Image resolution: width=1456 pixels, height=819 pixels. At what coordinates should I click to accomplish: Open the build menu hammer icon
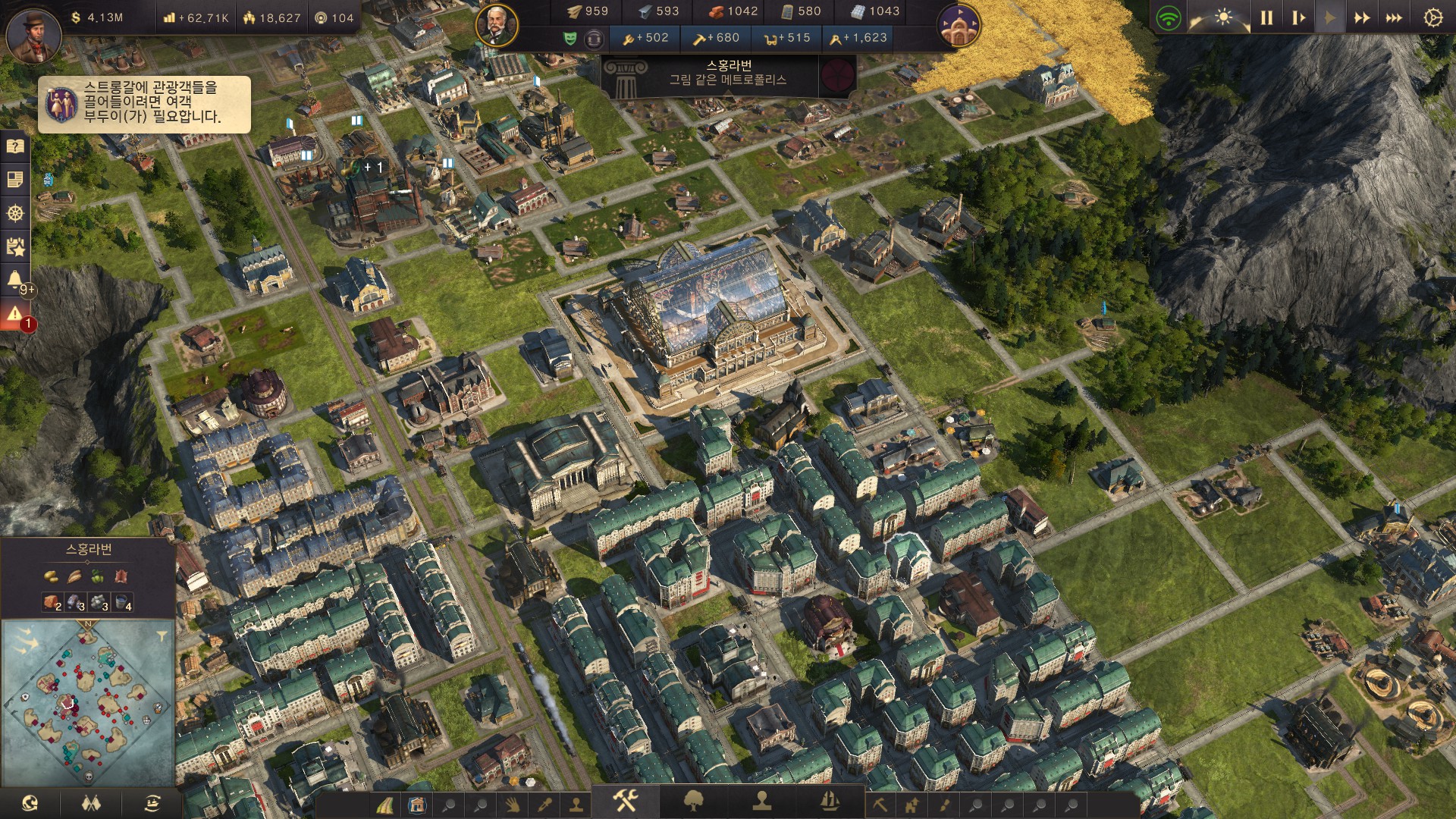(626, 800)
